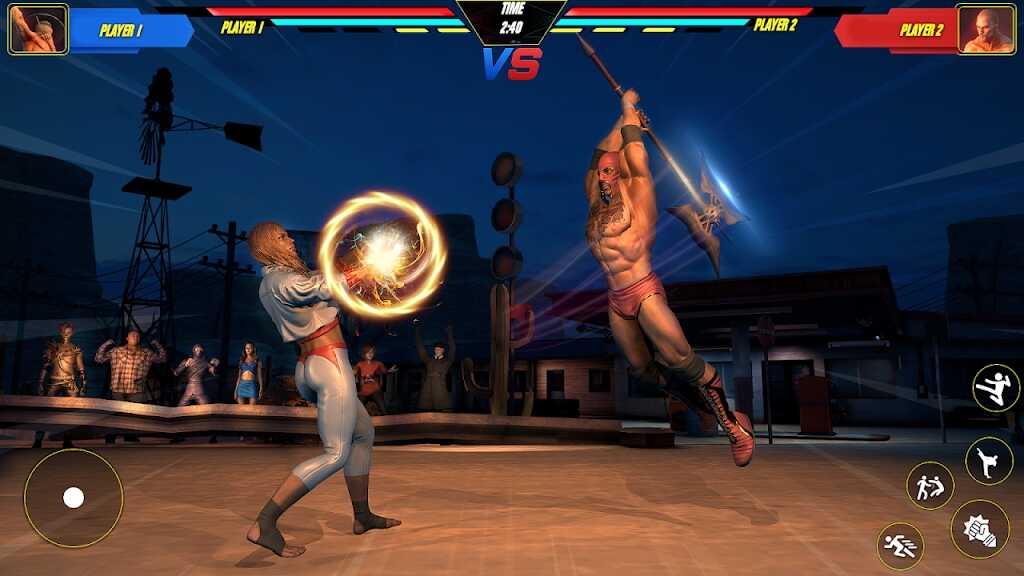
Task: Click the virtual movement joystick
Action: click(x=73, y=498)
